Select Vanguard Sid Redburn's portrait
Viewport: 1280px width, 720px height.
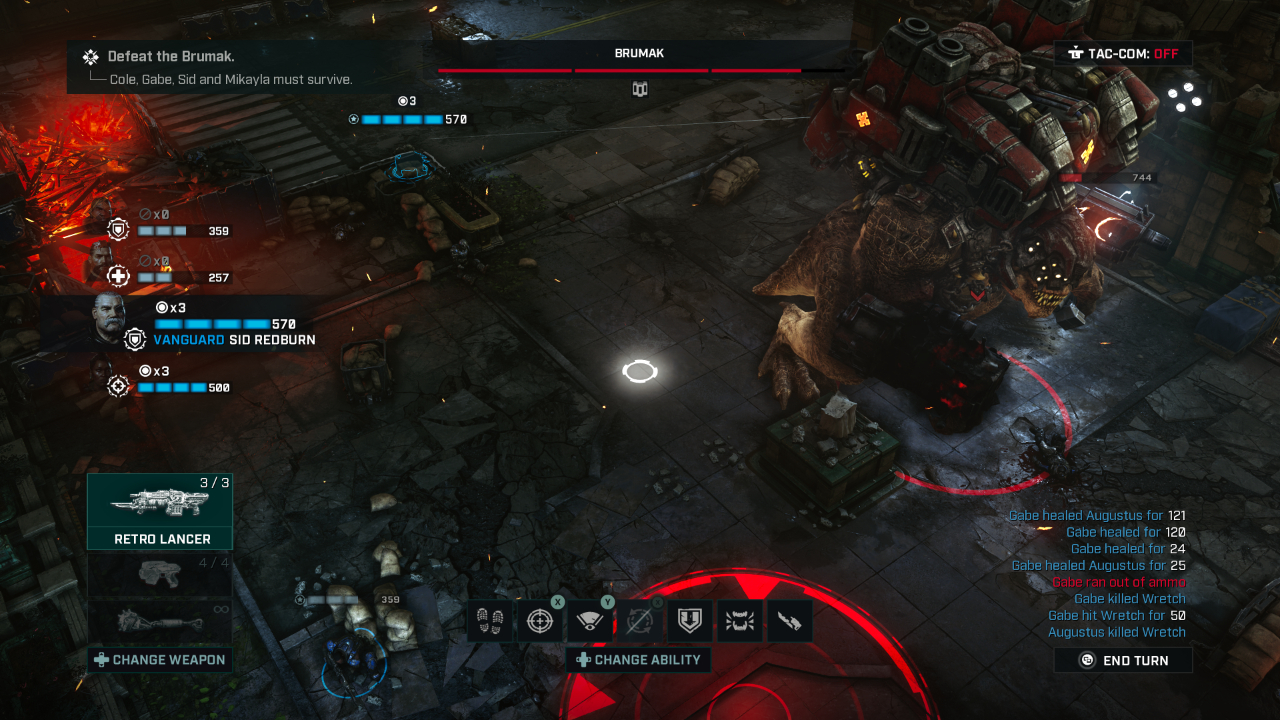(110, 318)
